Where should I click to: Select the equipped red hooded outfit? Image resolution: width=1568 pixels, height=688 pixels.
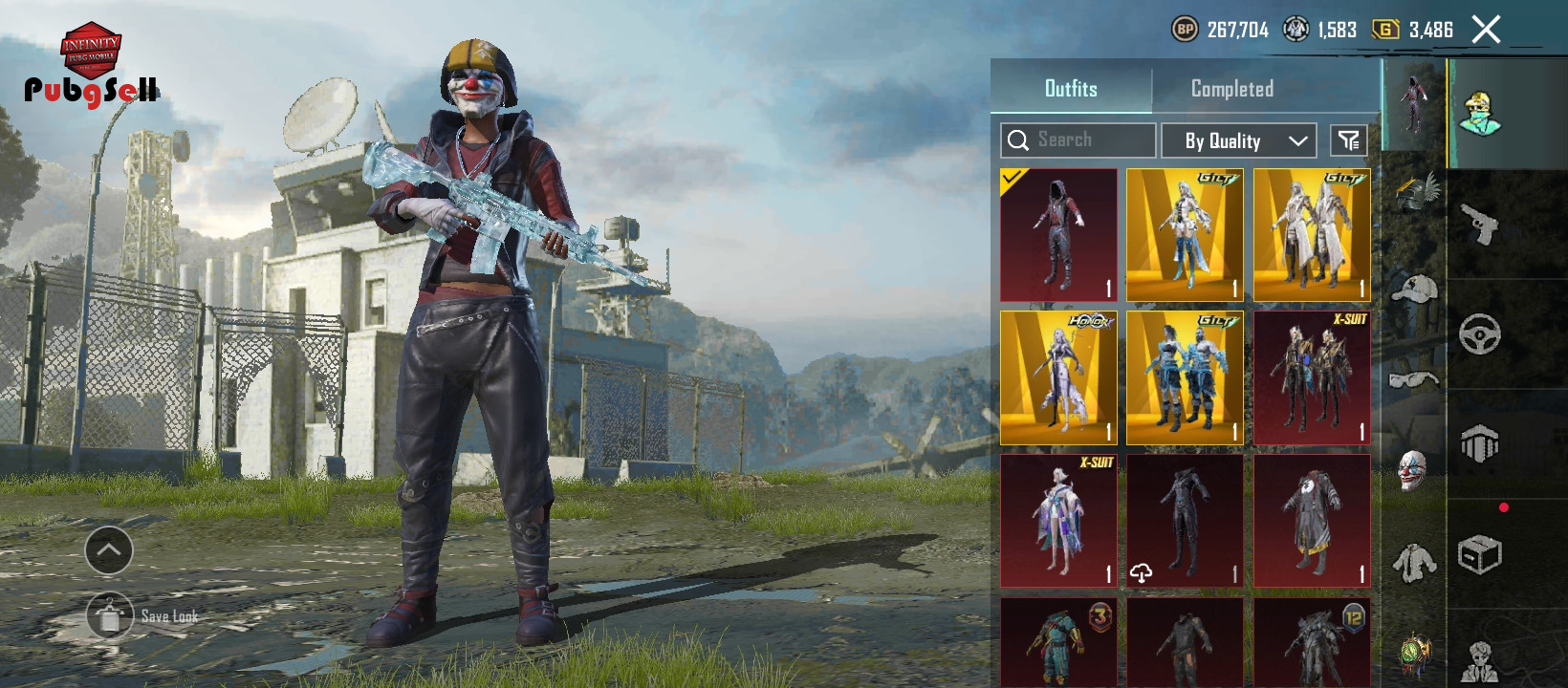click(x=1058, y=235)
